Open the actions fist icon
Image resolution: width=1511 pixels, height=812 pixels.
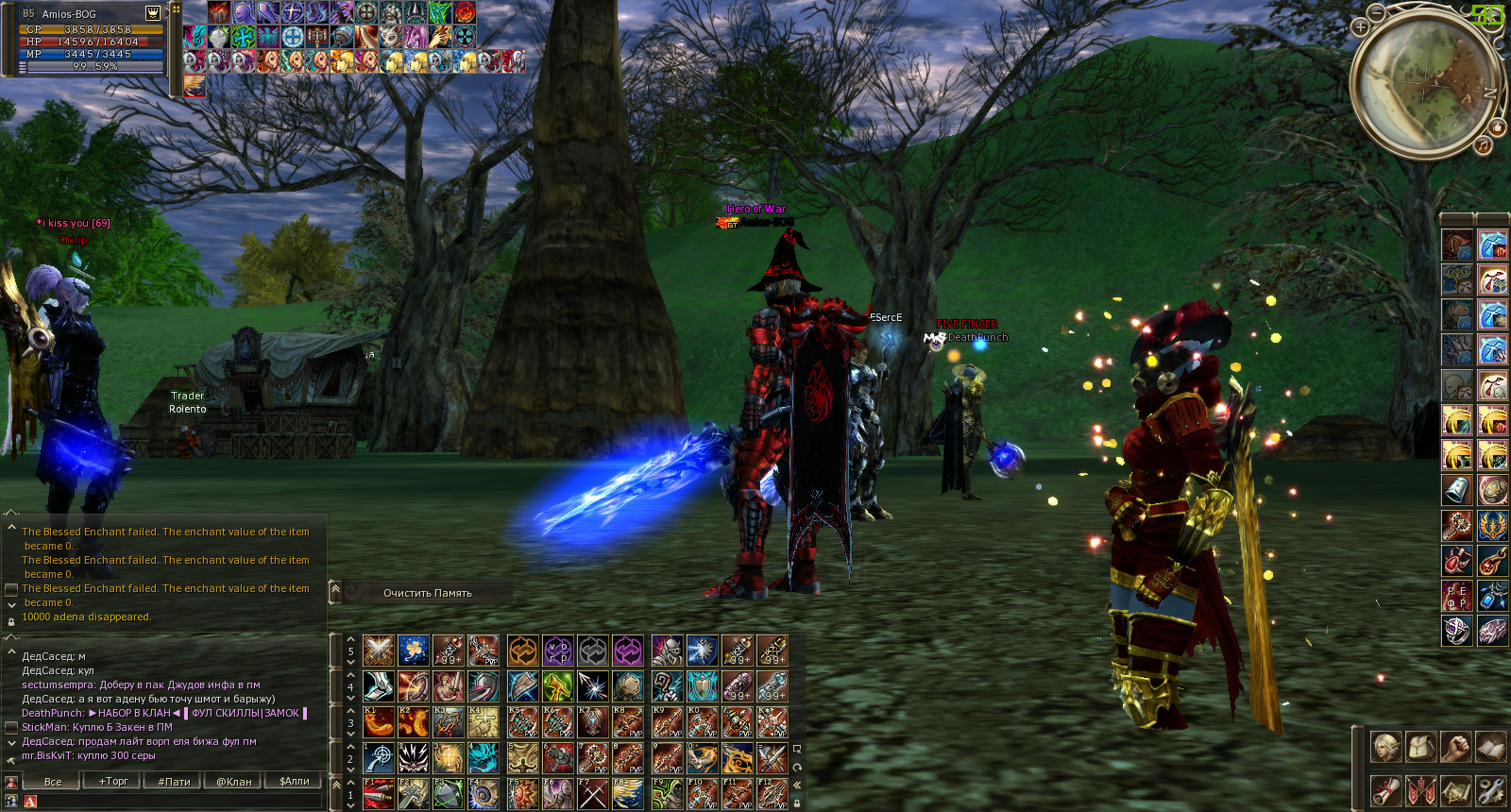[x=1455, y=747]
